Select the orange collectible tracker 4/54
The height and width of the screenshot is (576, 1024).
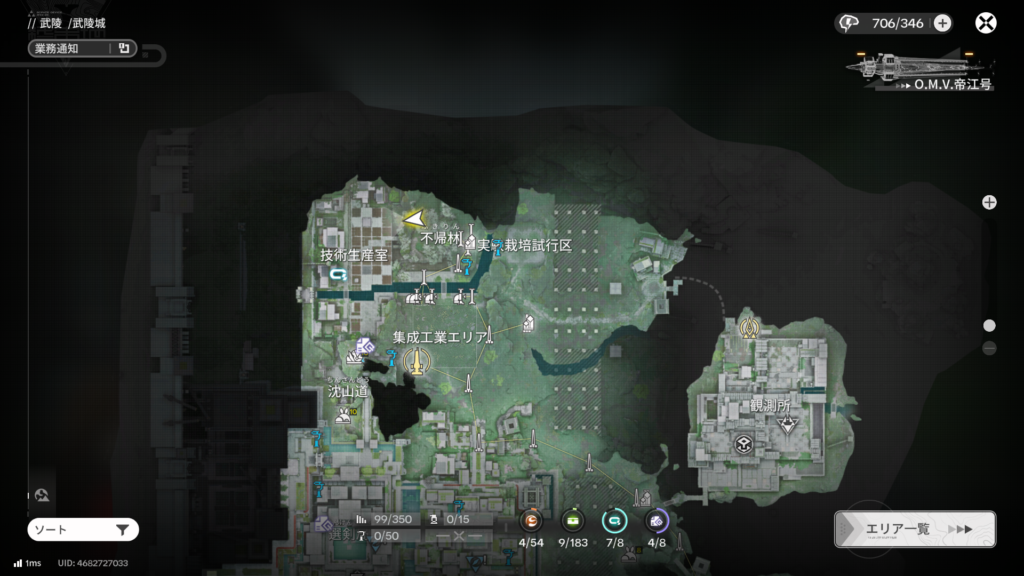(531, 521)
